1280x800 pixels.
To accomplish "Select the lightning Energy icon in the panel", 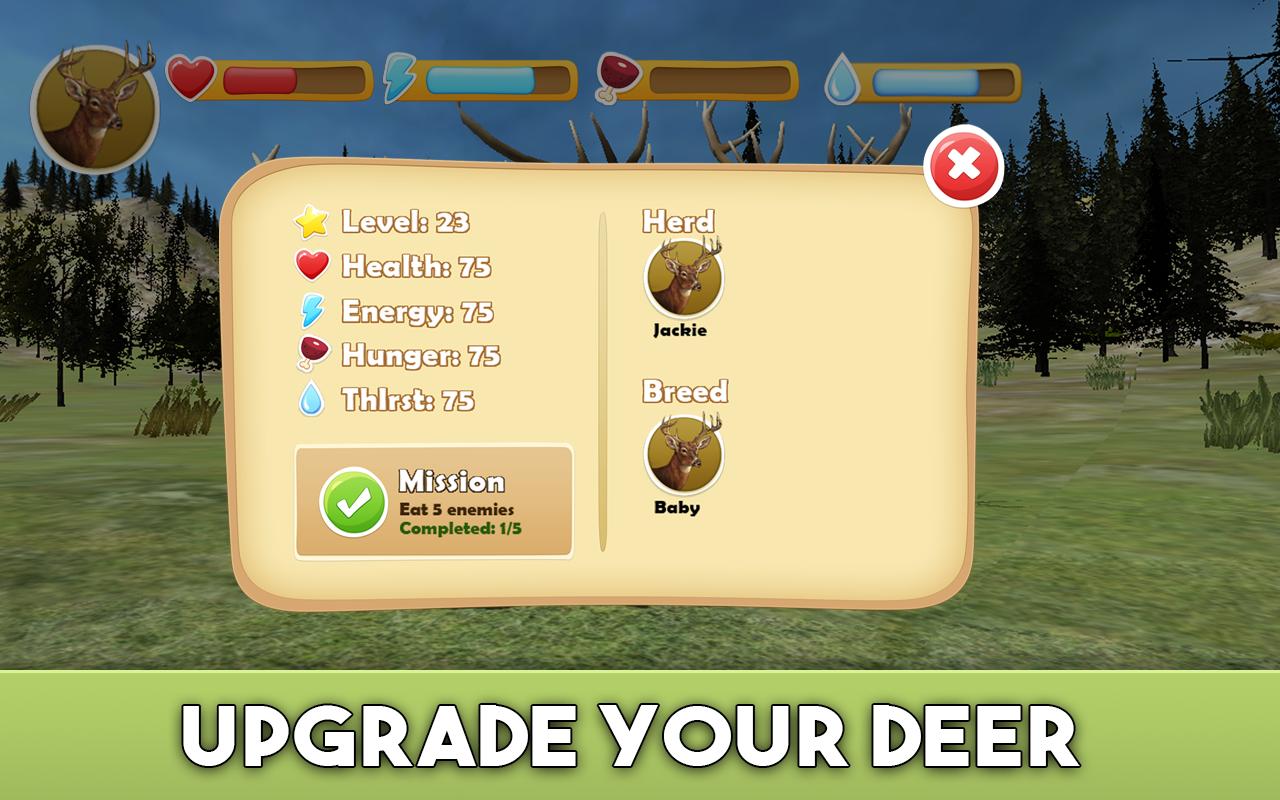I will [x=312, y=312].
